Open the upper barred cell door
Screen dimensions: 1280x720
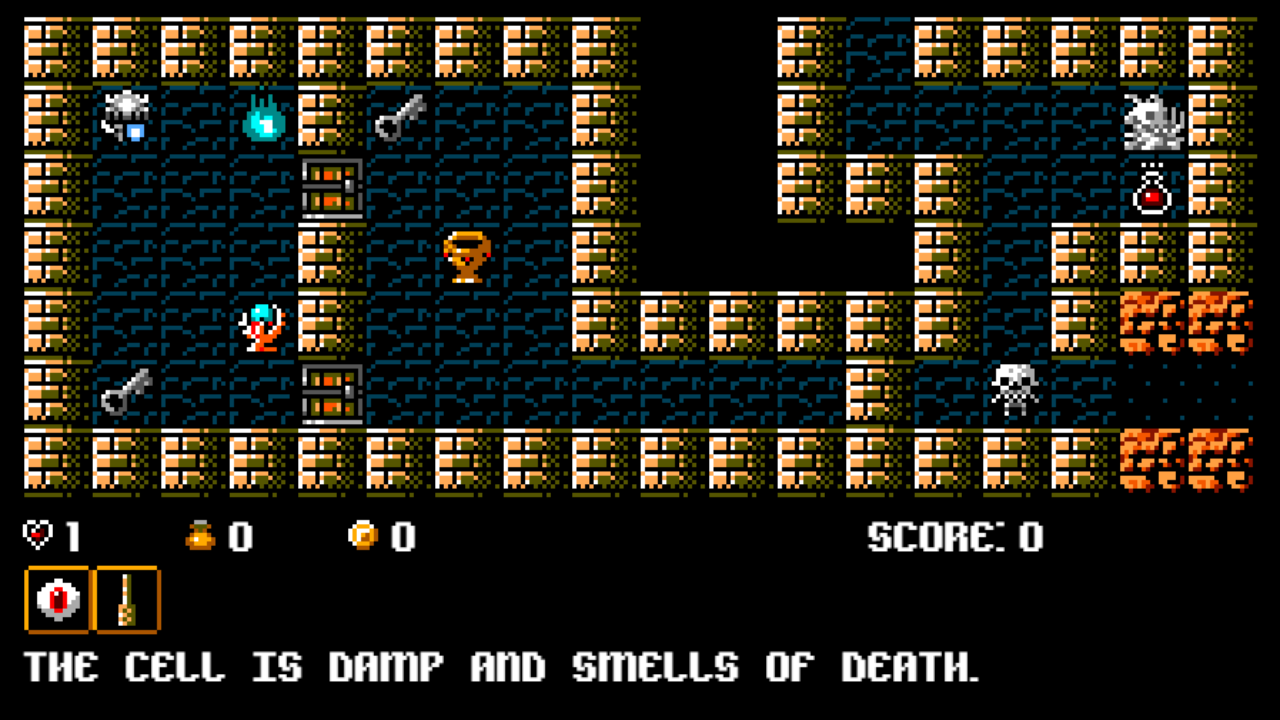pos(330,190)
